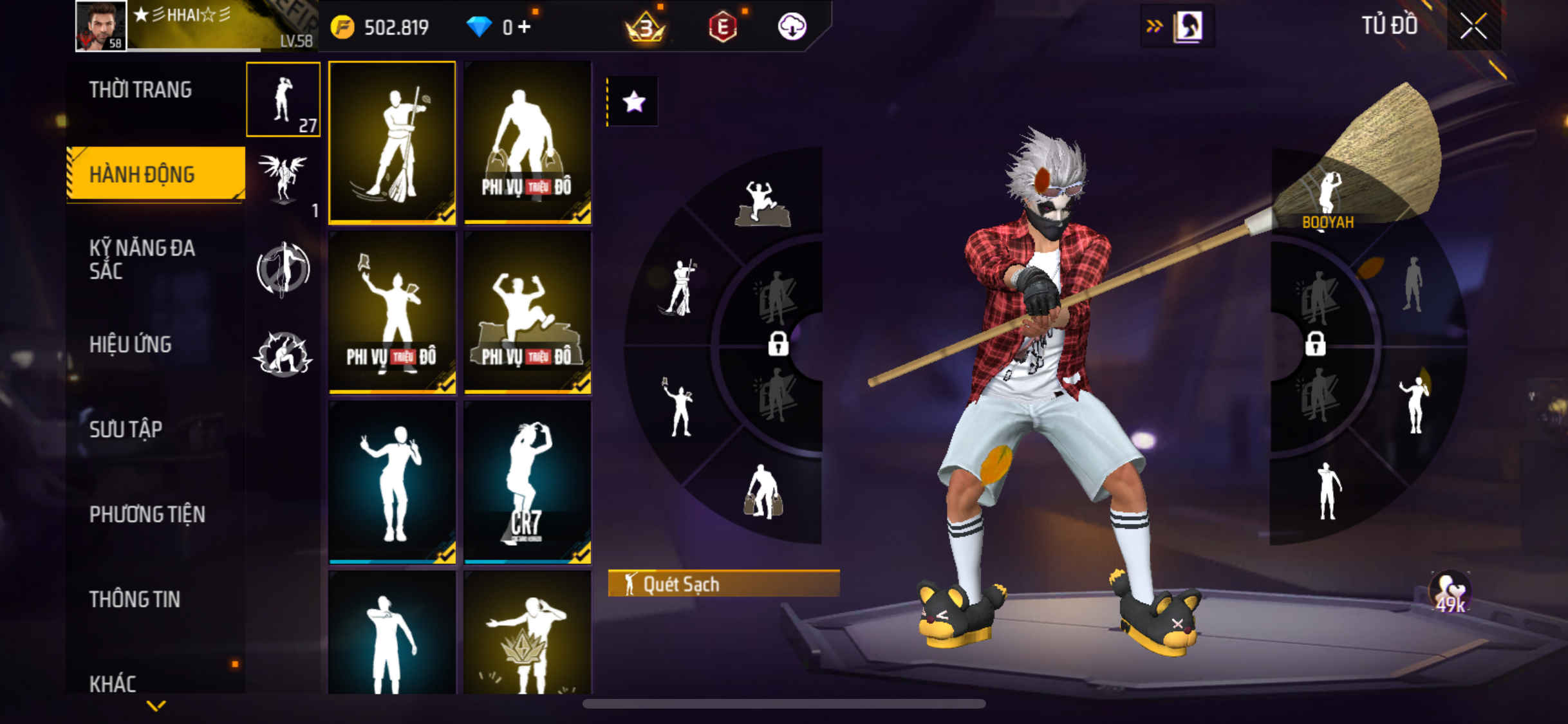Open the red E badge icon

(723, 27)
